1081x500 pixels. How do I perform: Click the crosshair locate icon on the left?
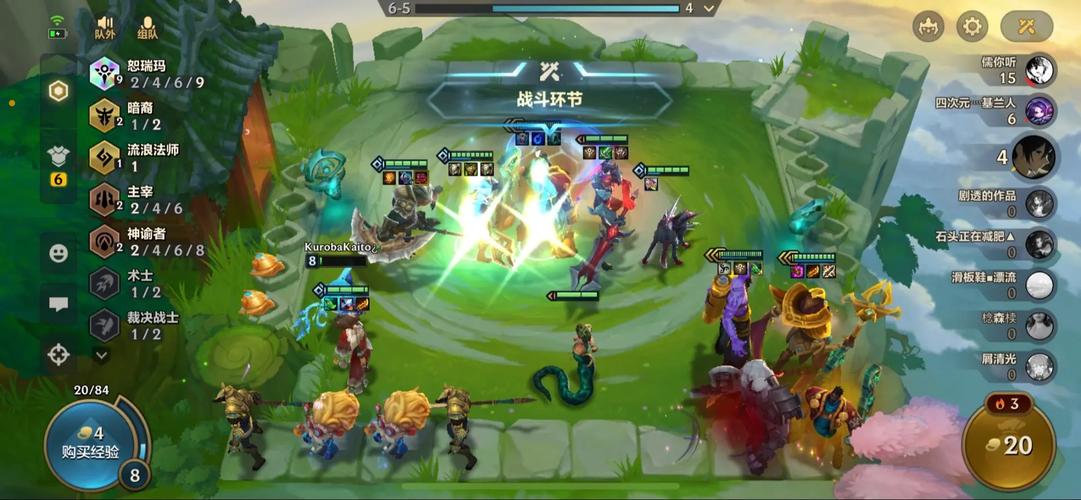point(59,353)
